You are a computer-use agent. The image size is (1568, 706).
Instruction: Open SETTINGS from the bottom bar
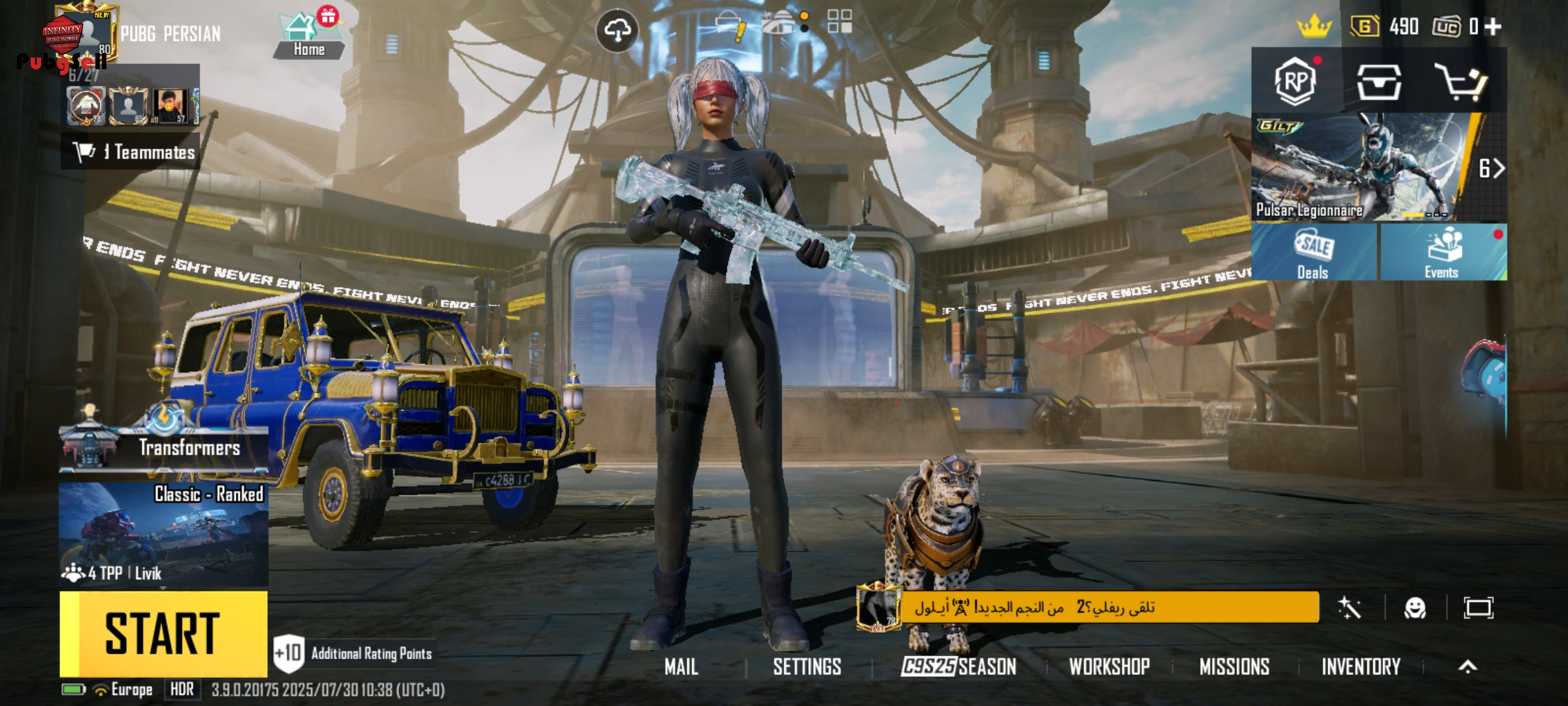tap(807, 667)
